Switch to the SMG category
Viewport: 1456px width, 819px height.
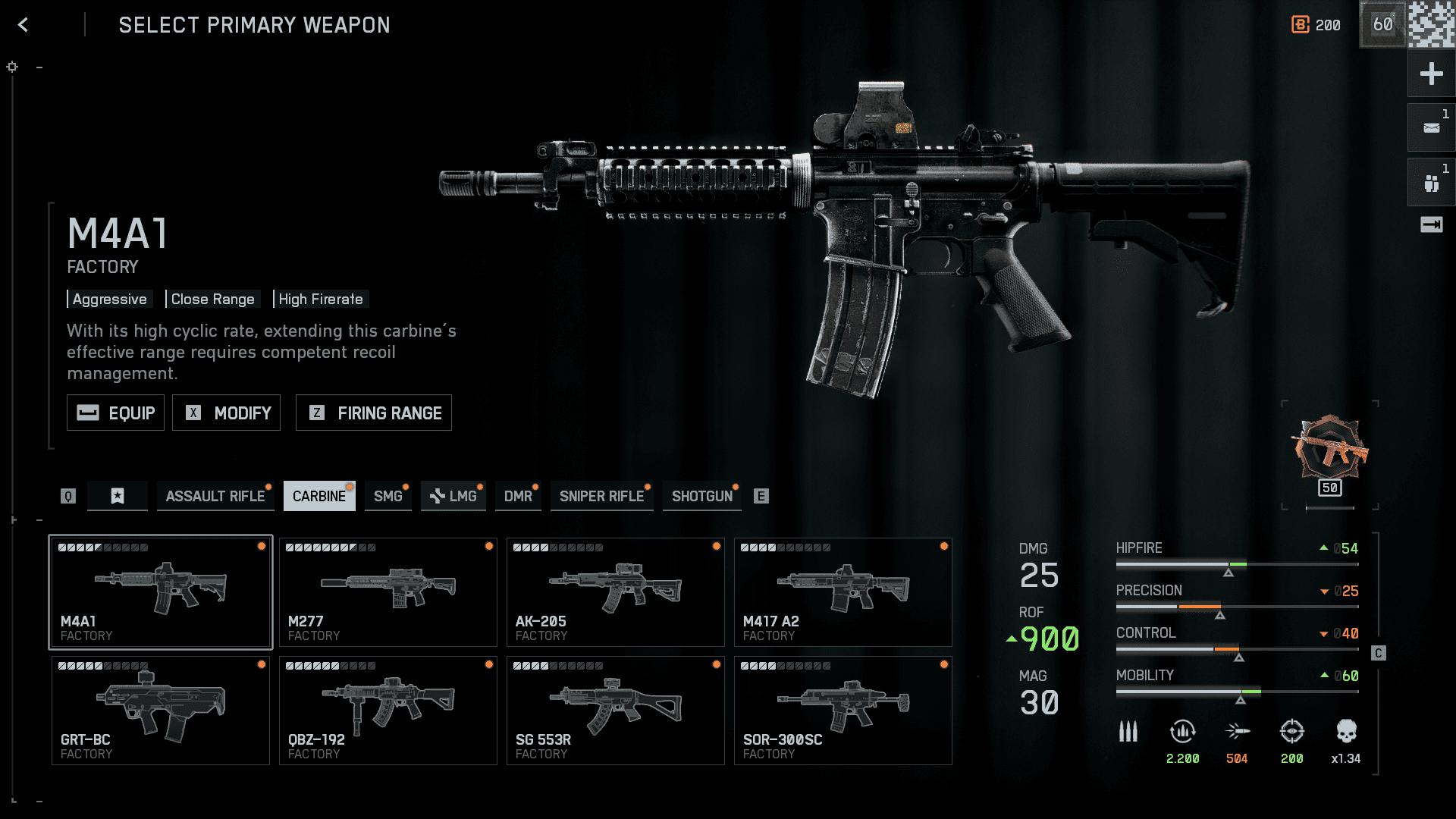tap(388, 496)
